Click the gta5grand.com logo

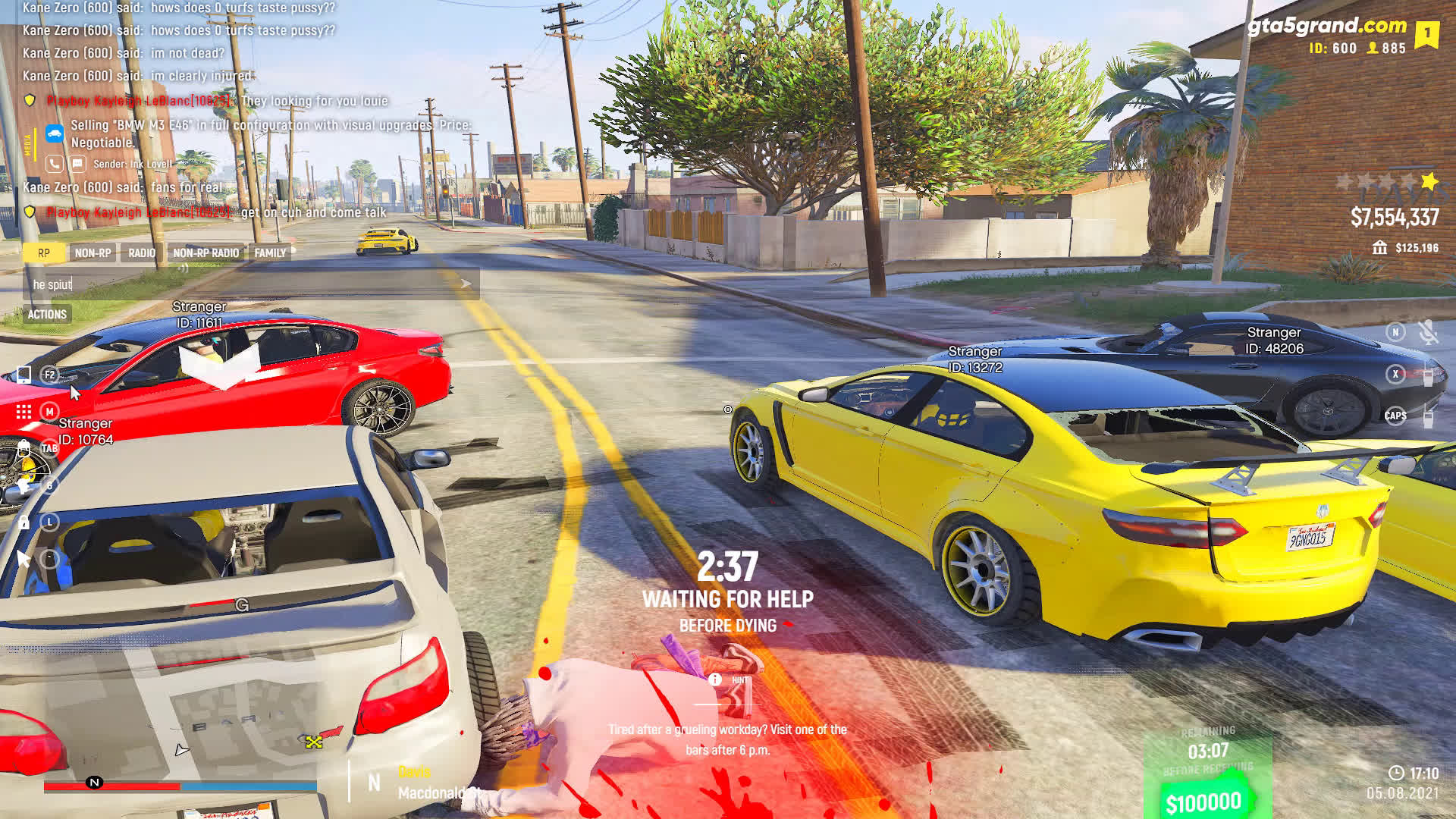(1327, 27)
